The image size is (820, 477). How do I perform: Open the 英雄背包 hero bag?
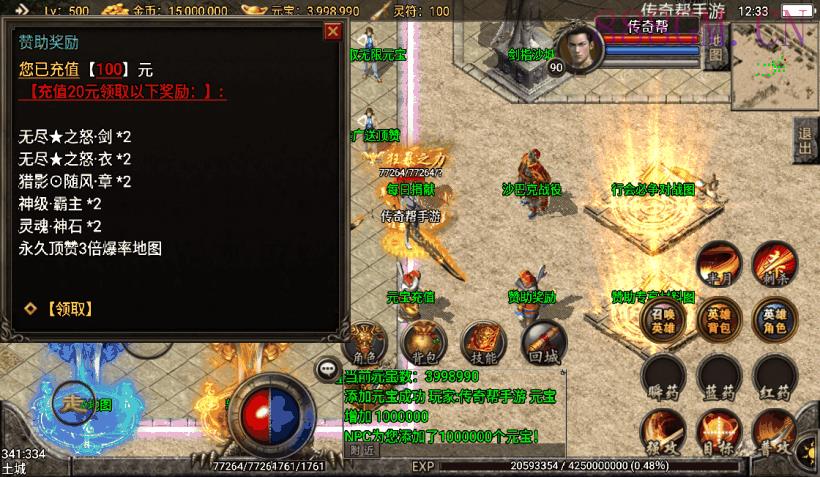click(x=719, y=318)
